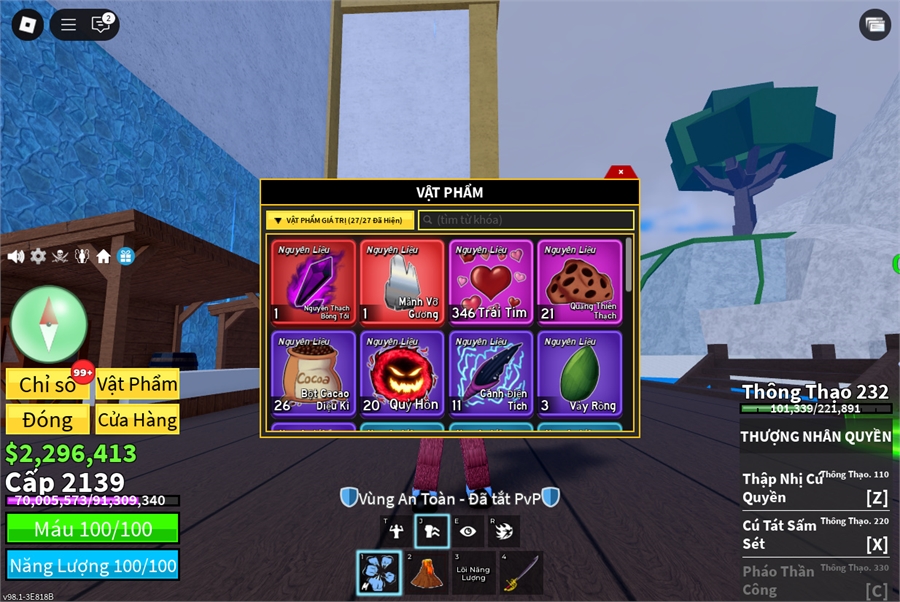Activate the eye ability icon
The image size is (900, 602).
(x=468, y=532)
